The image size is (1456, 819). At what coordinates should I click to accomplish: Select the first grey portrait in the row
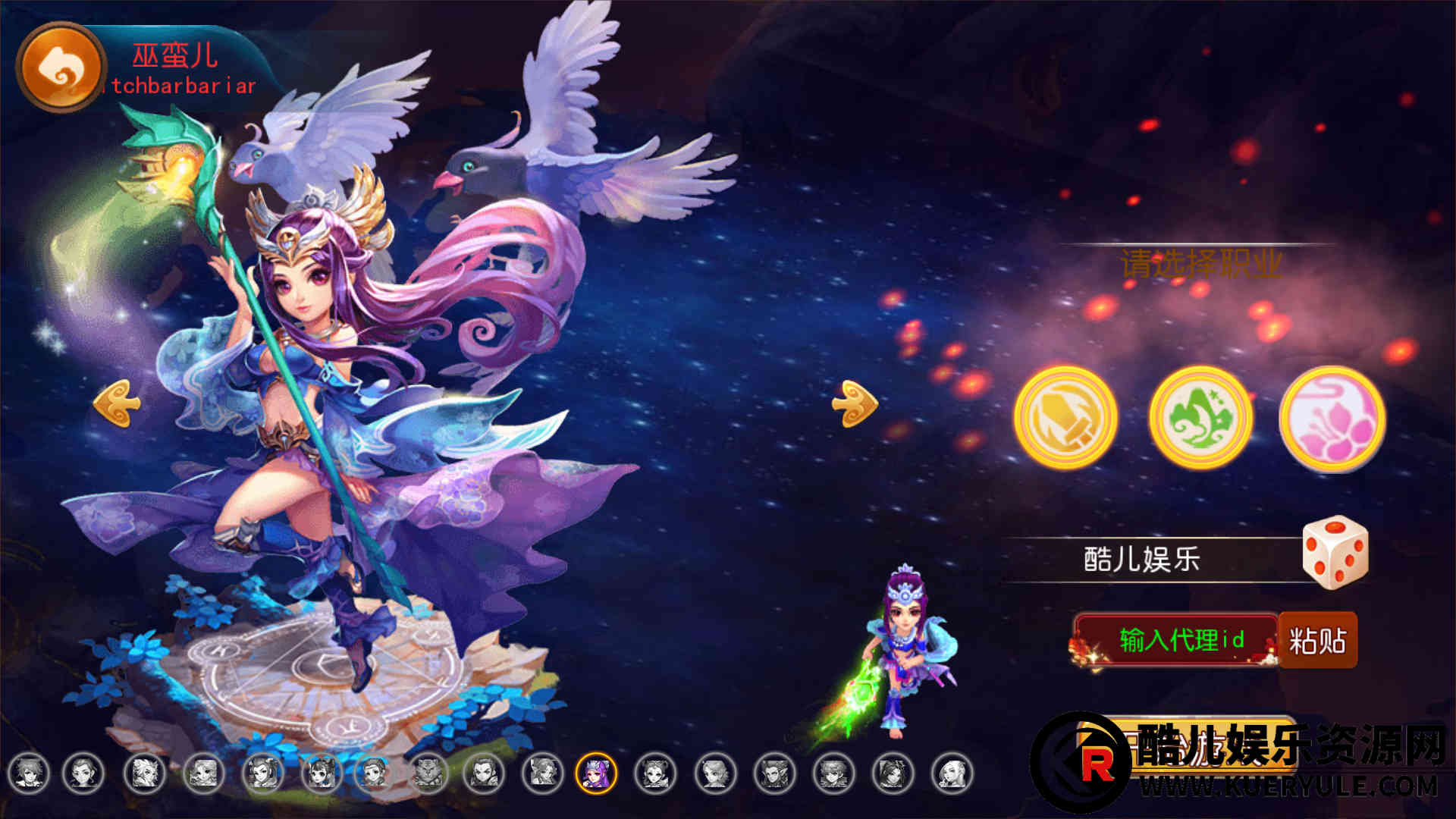28,773
